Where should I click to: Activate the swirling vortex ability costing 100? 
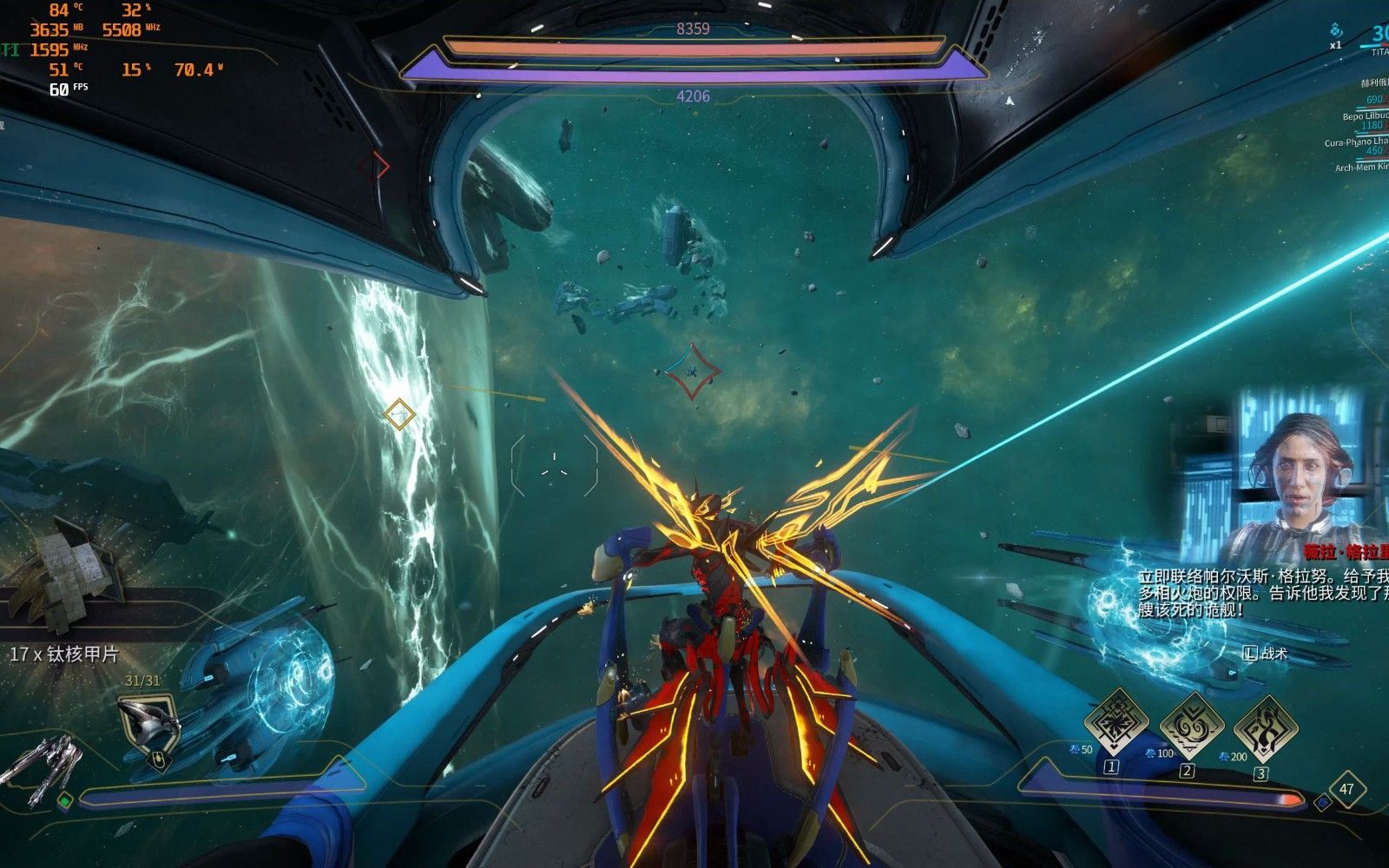point(1191,724)
